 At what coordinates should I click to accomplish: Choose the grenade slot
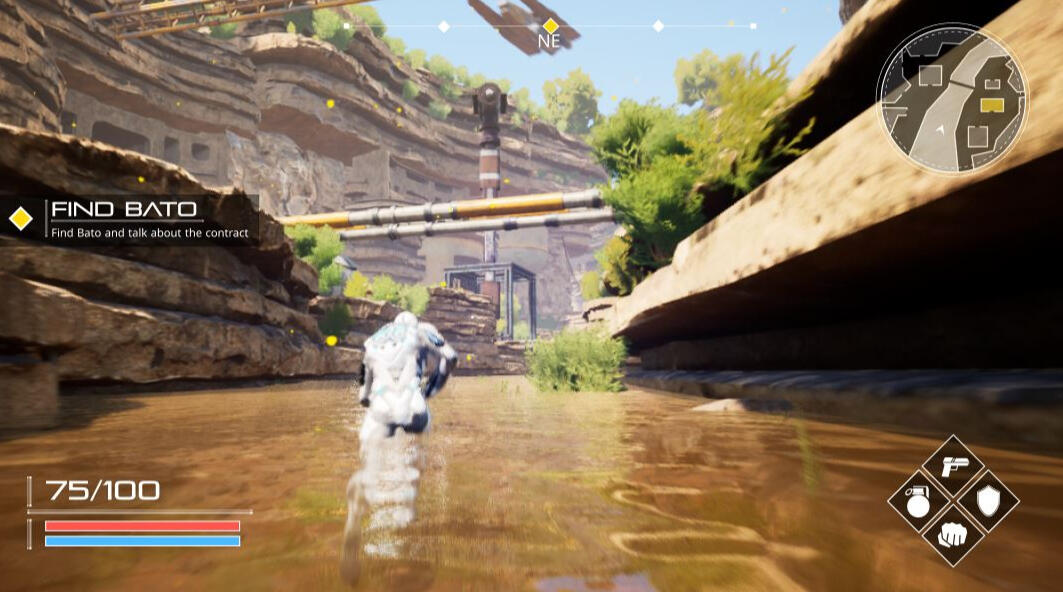point(918,500)
